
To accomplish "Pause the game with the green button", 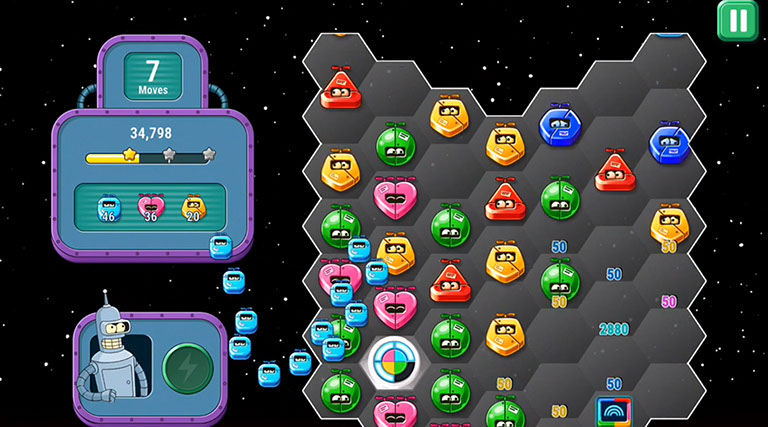I will 738,20.
